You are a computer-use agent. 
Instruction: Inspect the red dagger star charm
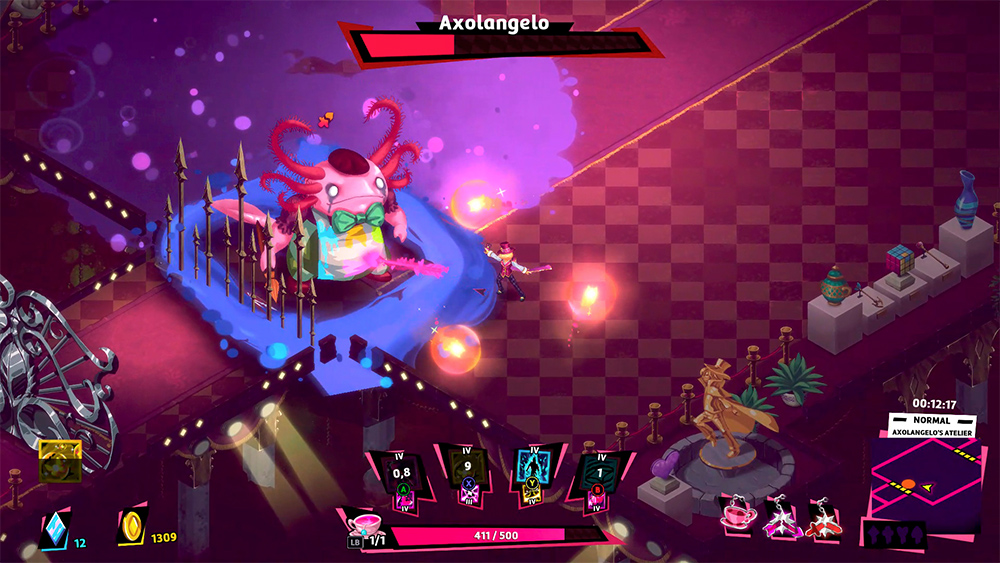(823, 516)
